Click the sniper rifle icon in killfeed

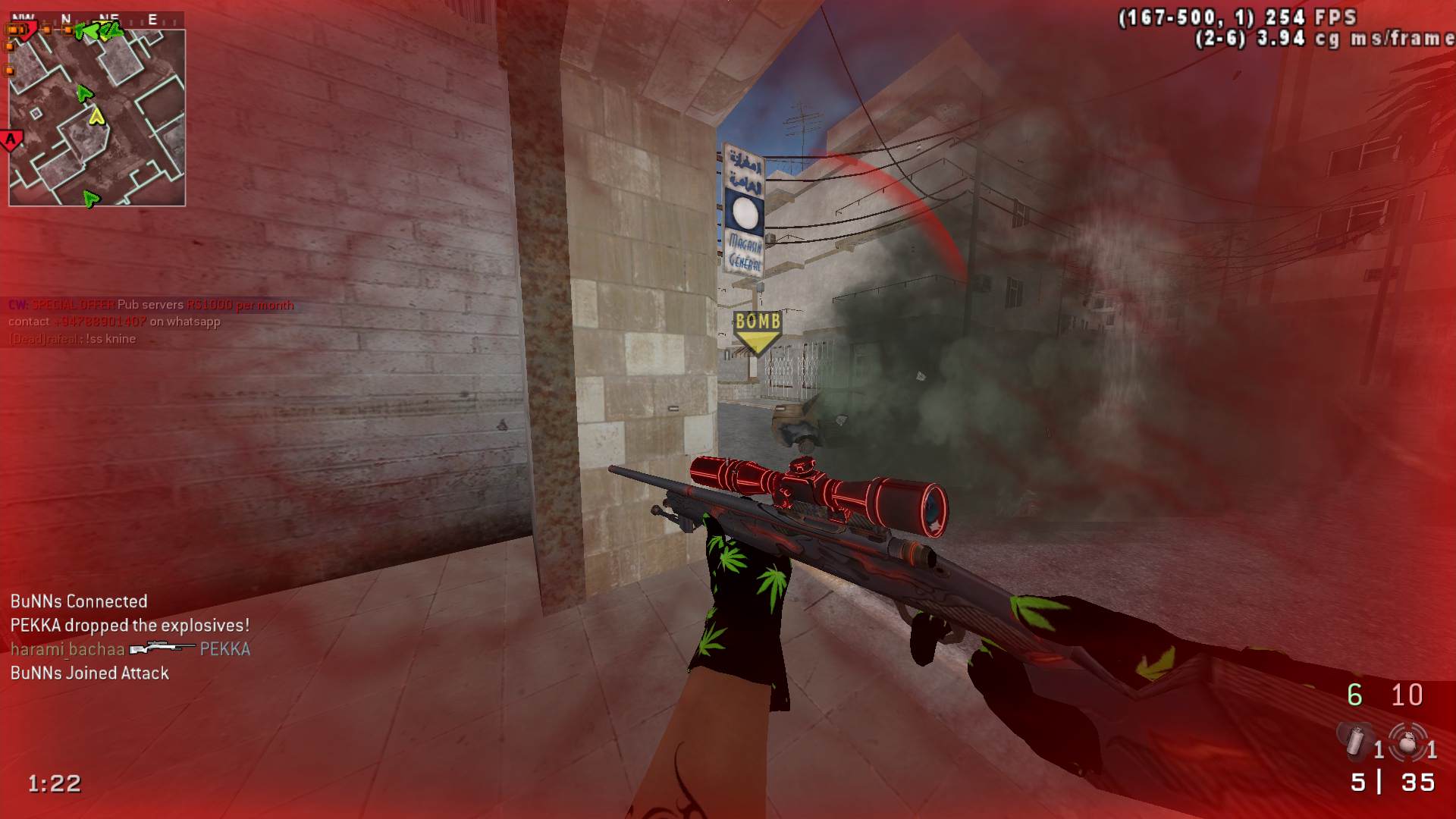pyautogui.click(x=162, y=649)
